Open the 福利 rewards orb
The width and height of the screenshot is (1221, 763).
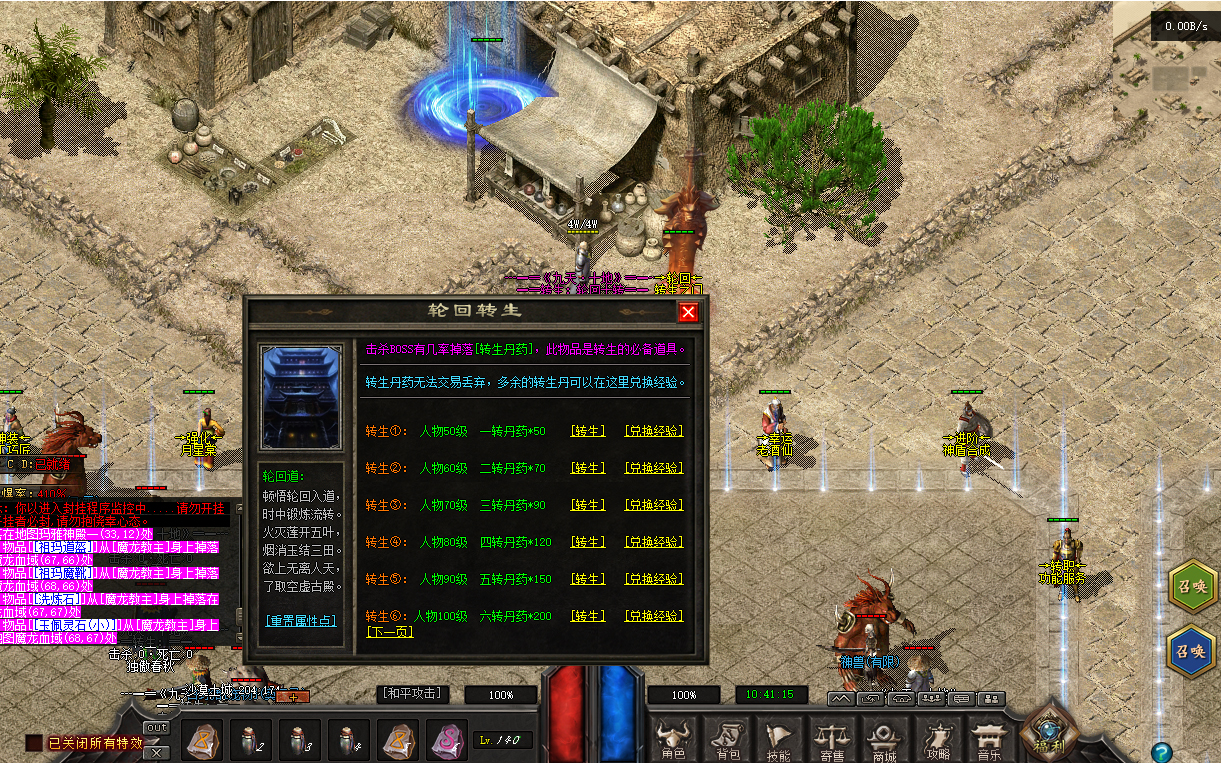[x=1049, y=732]
